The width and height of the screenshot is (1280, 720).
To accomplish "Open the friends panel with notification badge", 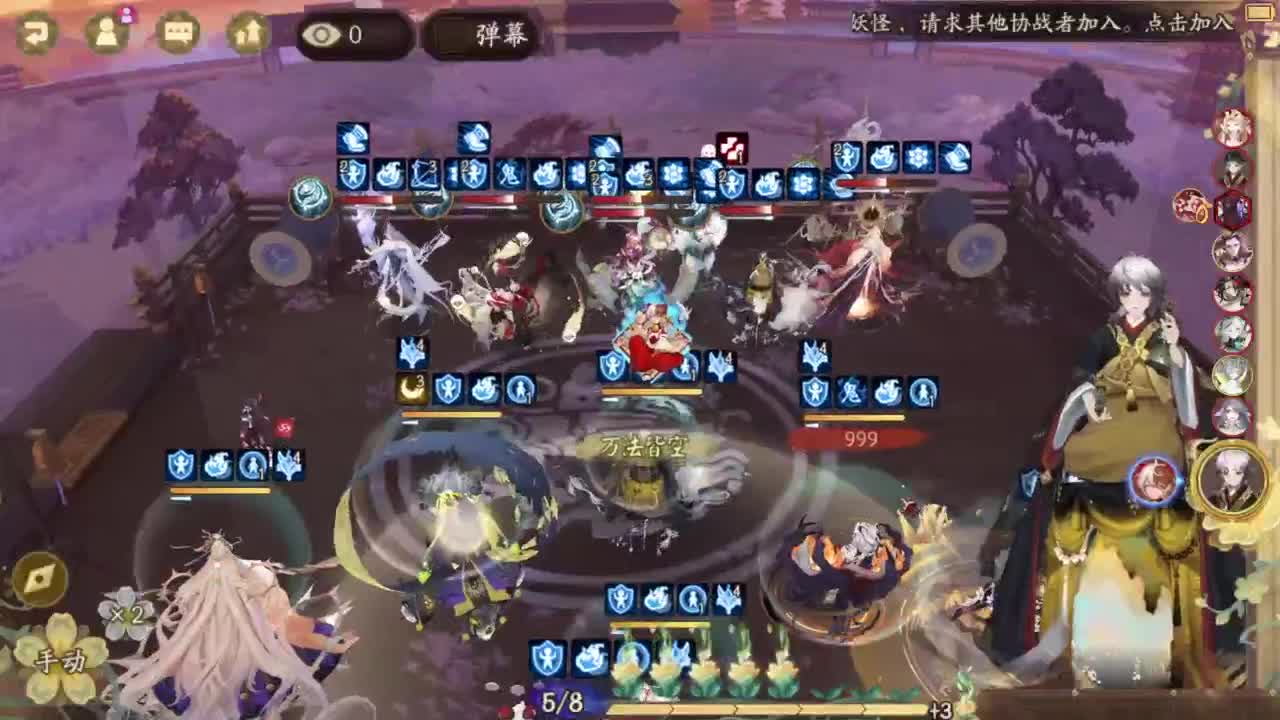I will pyautogui.click(x=110, y=30).
